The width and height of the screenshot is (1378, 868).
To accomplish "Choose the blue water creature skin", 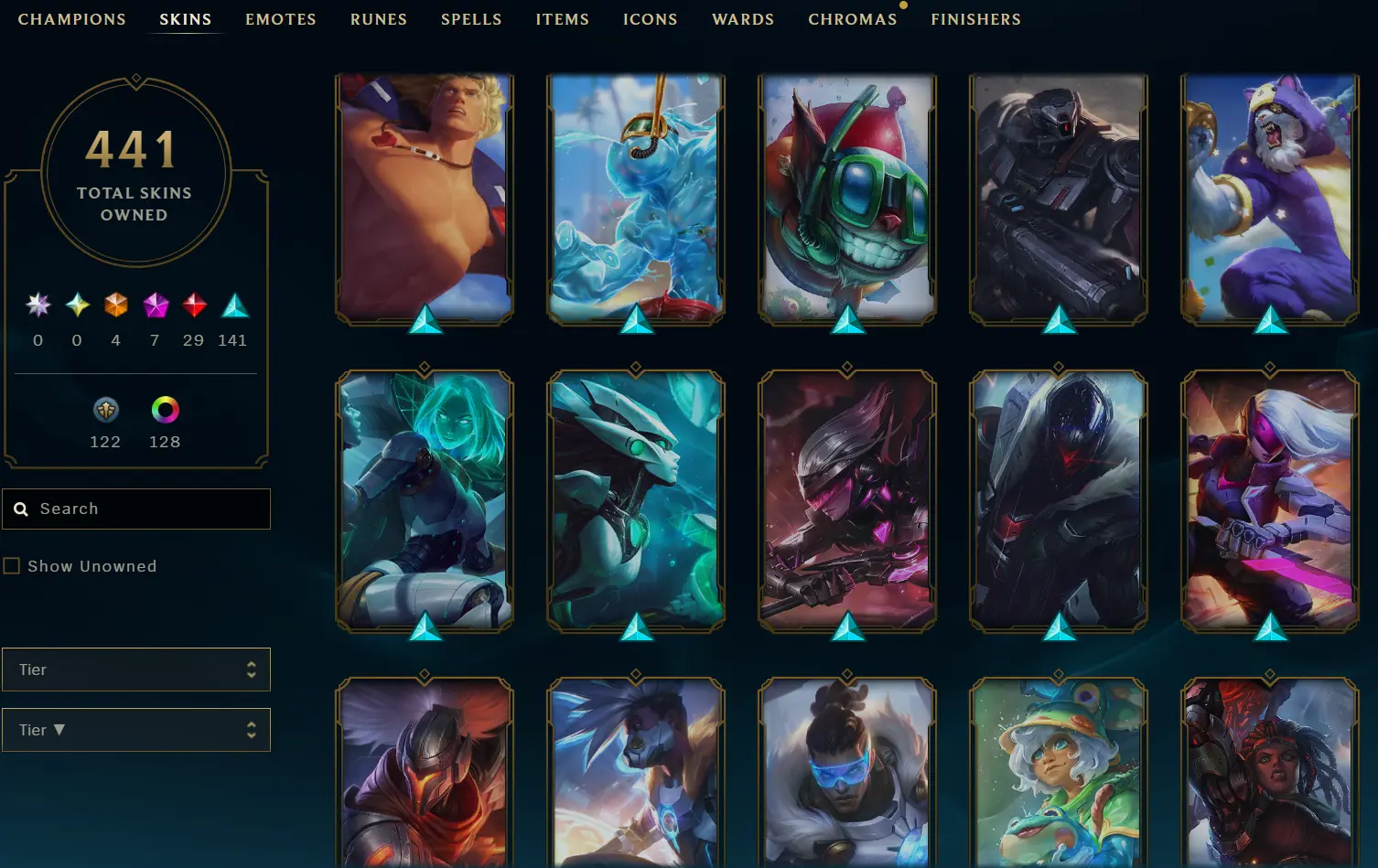I will (636, 198).
